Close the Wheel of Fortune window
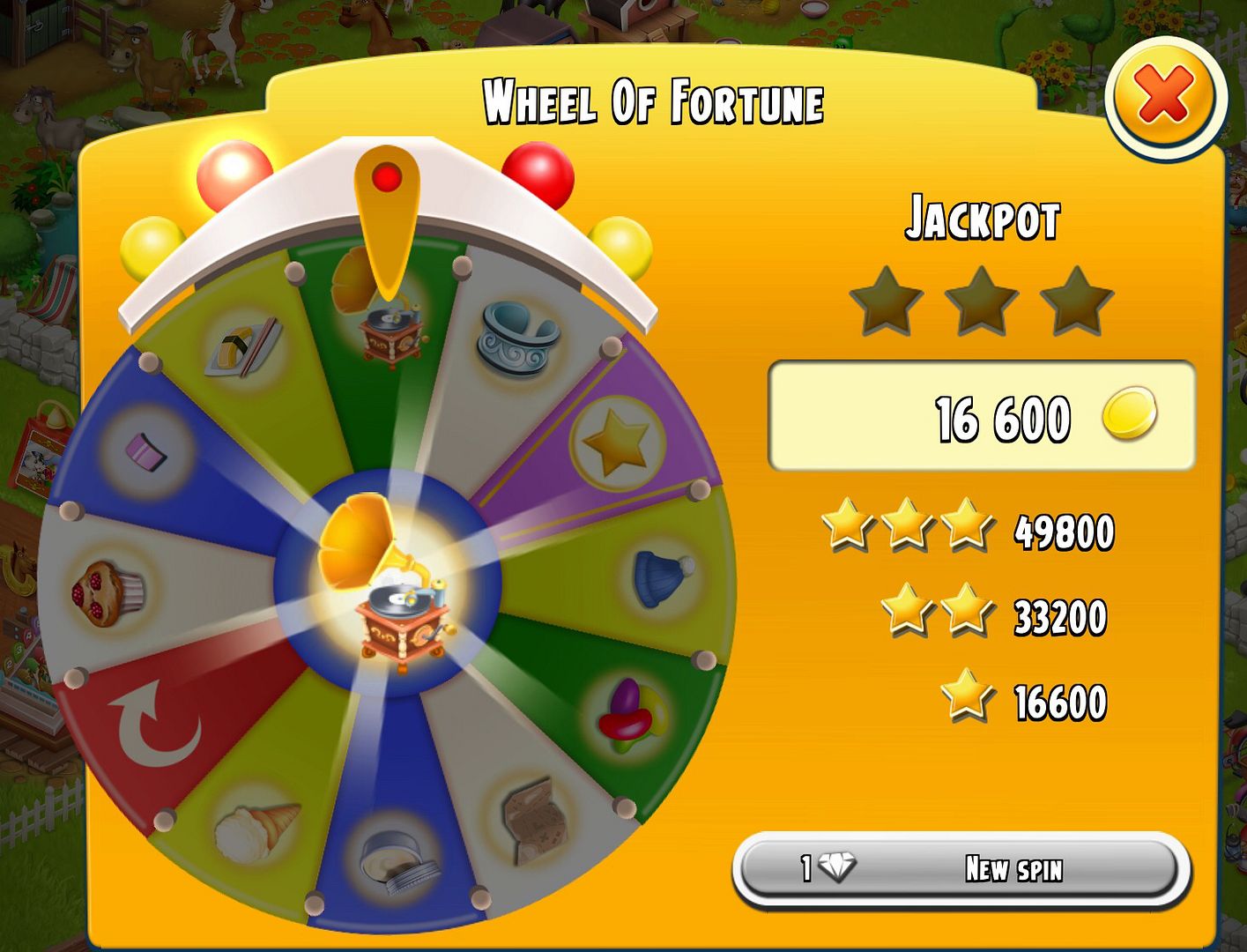 click(x=1165, y=97)
